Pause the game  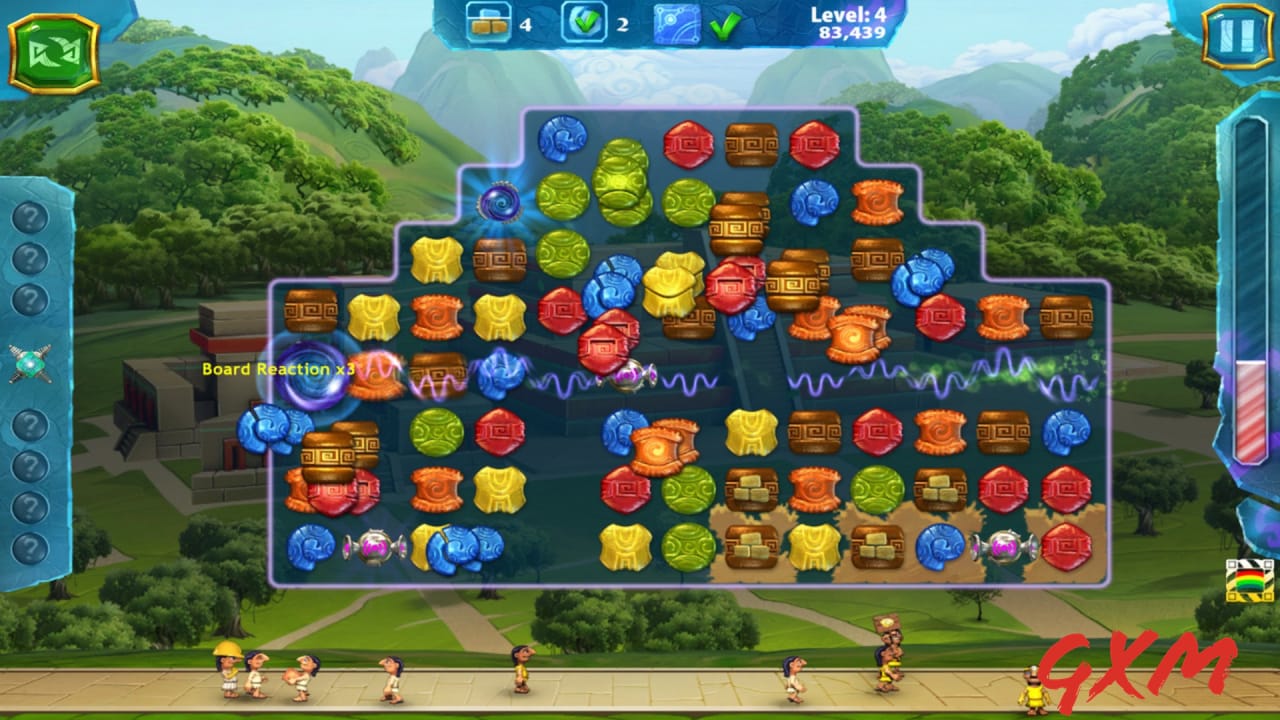[x=1239, y=34]
